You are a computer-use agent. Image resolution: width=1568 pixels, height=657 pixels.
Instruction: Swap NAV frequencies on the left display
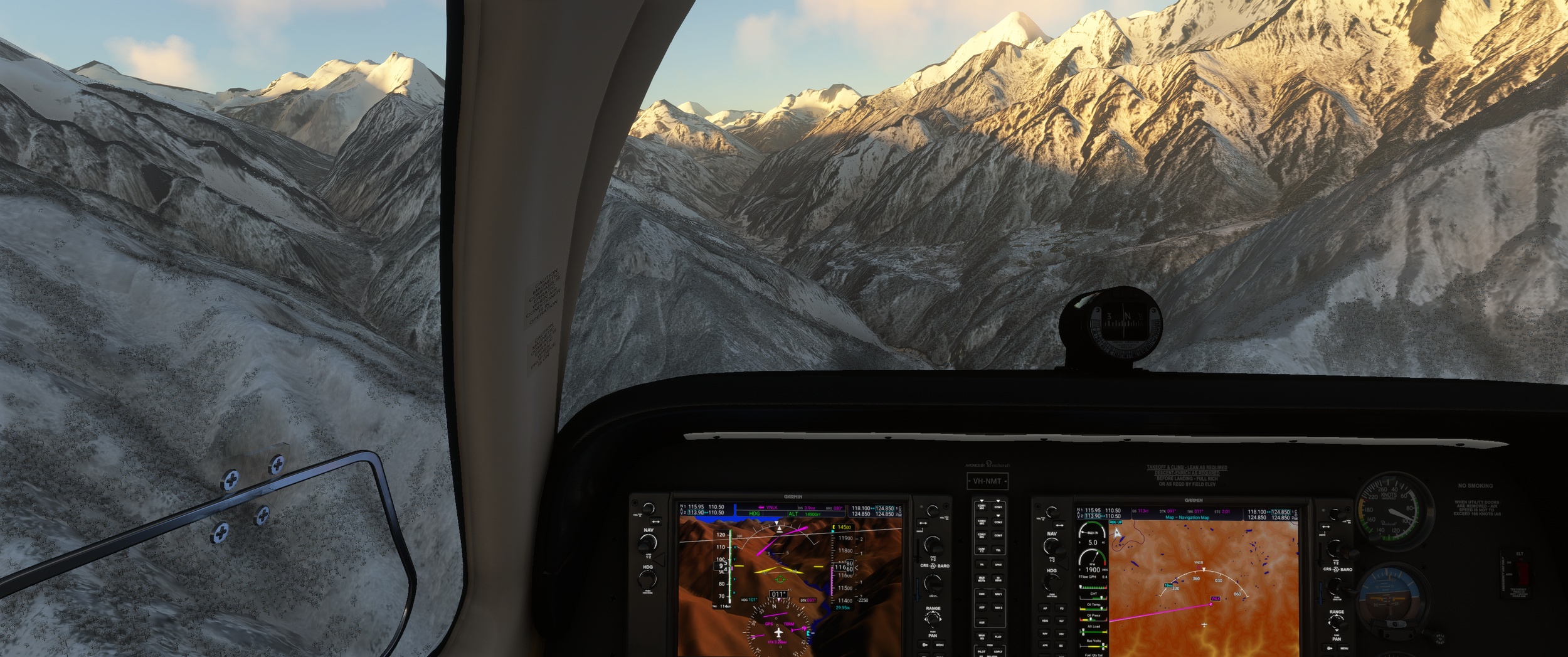point(656,521)
